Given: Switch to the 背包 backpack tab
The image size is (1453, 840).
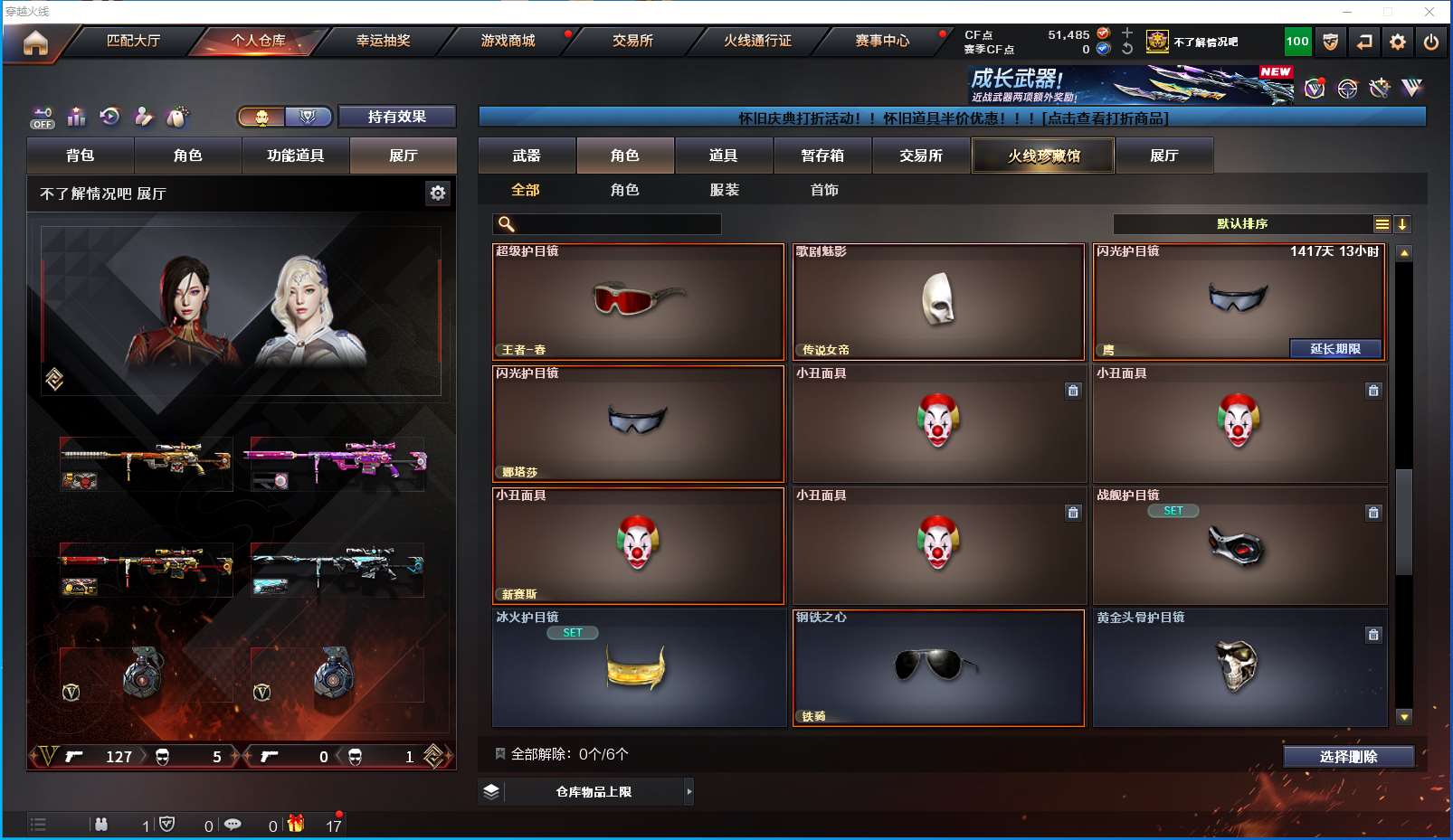Looking at the screenshot, I should click(x=81, y=156).
